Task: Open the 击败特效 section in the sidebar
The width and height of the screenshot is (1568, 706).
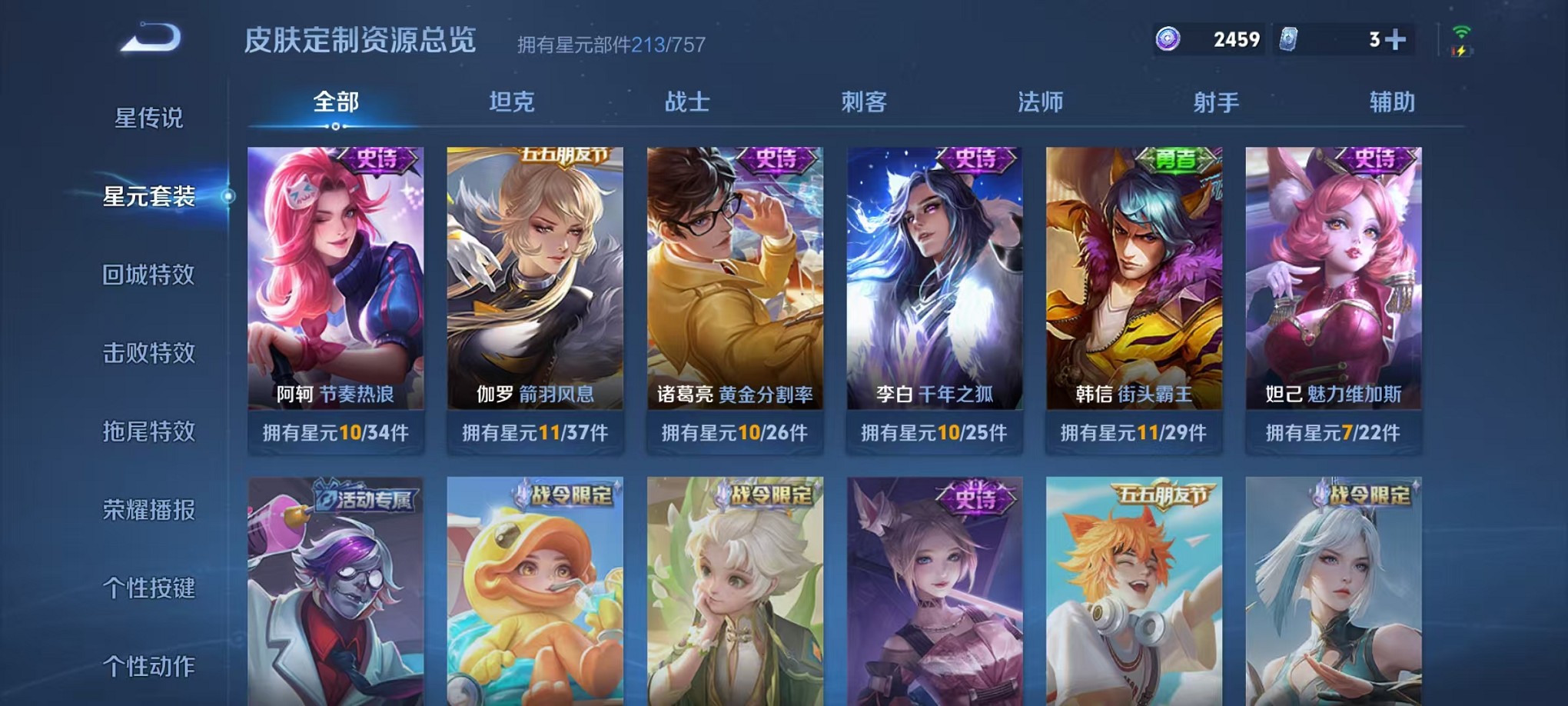Action: (148, 352)
